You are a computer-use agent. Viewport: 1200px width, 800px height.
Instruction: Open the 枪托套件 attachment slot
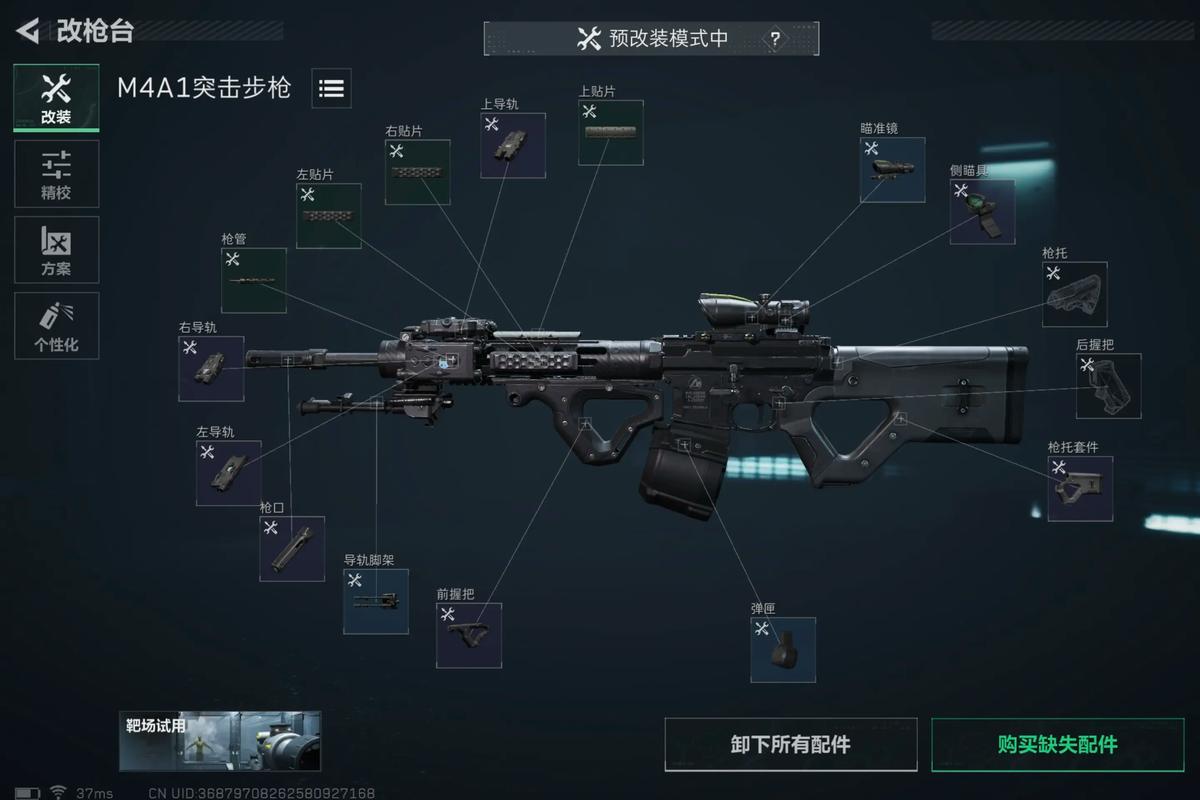(1080, 488)
